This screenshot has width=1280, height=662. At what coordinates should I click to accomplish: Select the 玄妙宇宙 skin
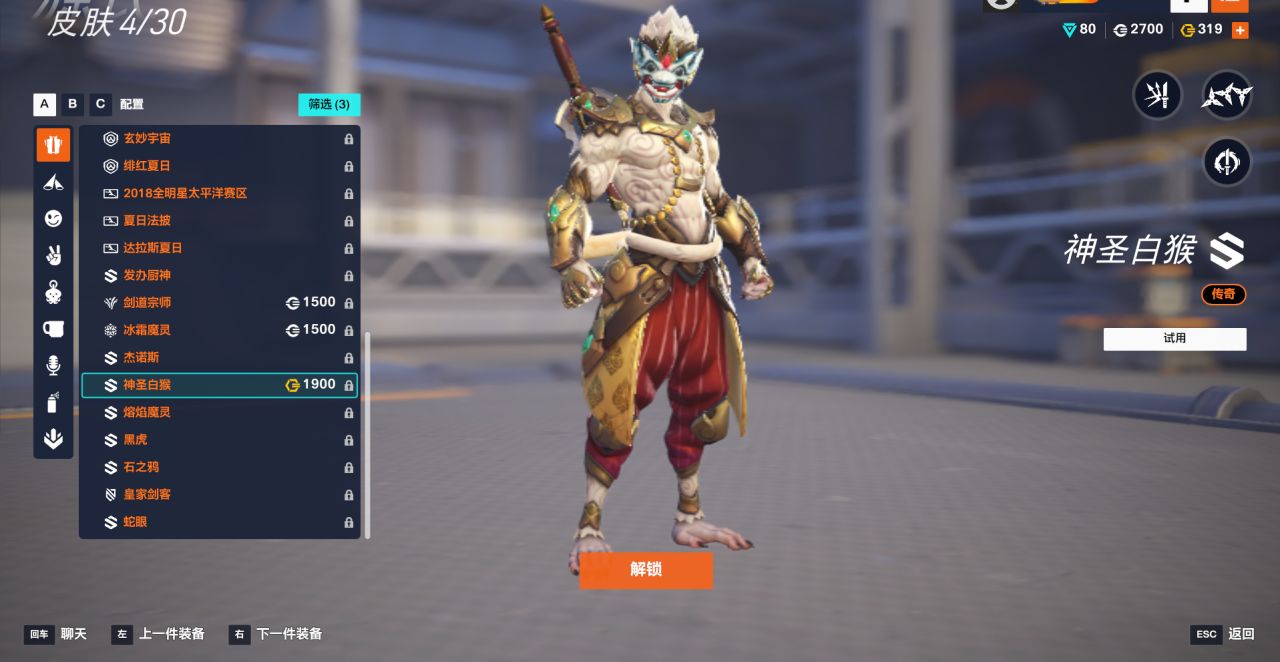point(147,139)
